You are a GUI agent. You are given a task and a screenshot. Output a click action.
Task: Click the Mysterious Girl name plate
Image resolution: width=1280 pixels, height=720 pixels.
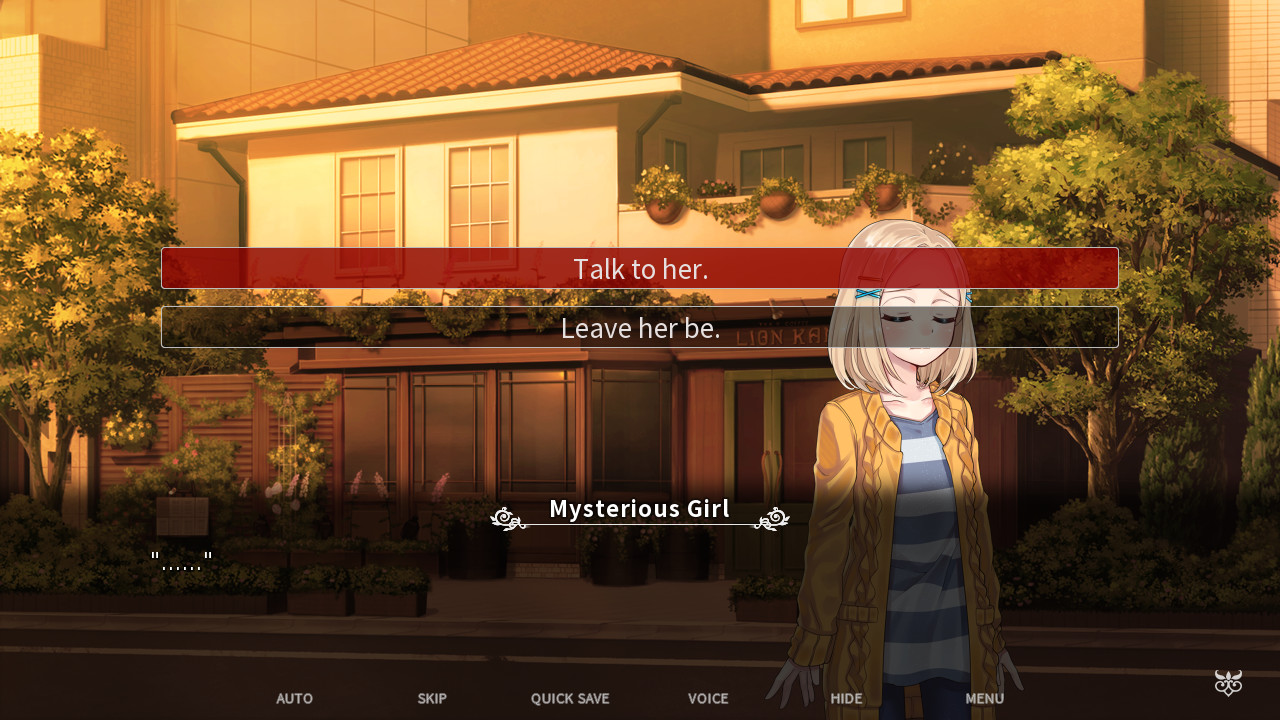pos(638,508)
